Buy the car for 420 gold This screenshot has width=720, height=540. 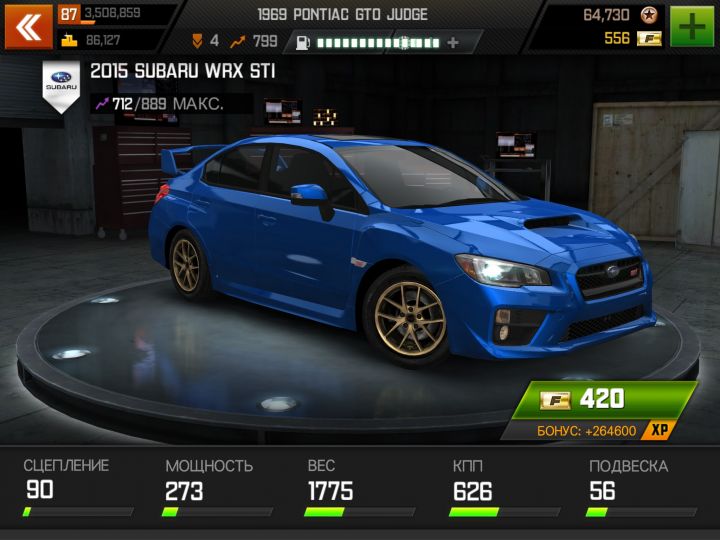[602, 400]
